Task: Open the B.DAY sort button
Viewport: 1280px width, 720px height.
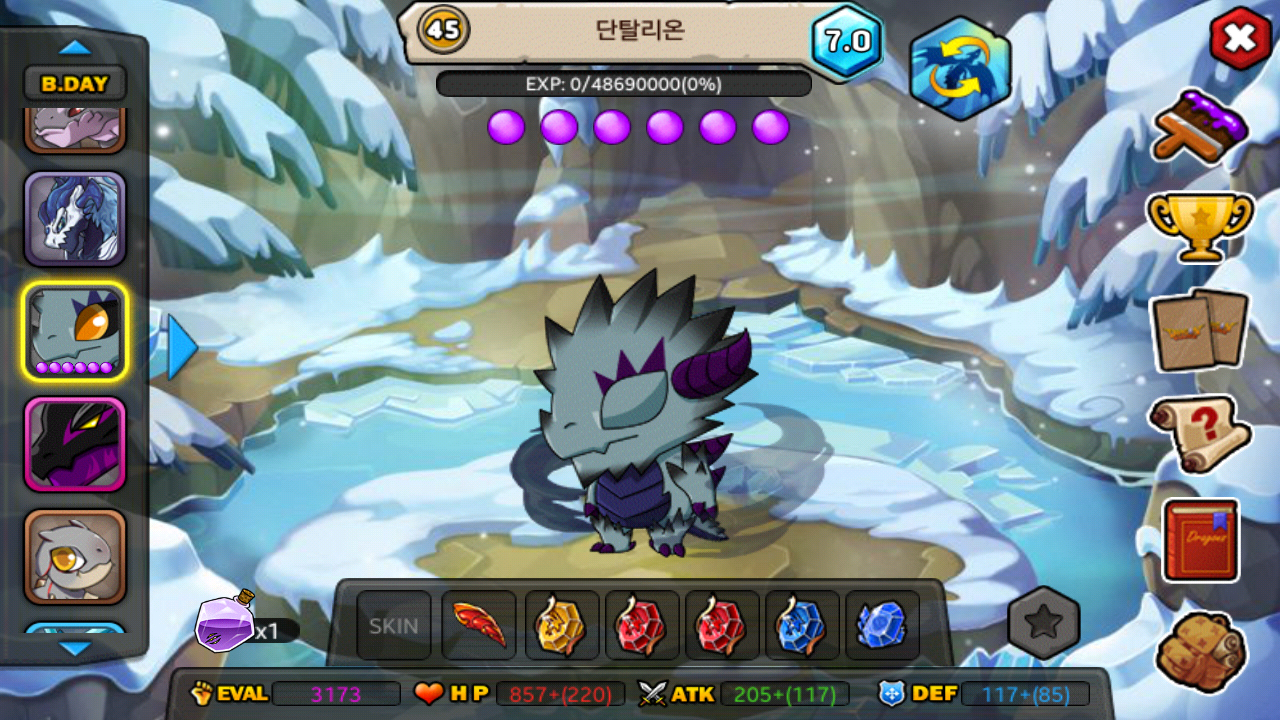Action: click(75, 84)
